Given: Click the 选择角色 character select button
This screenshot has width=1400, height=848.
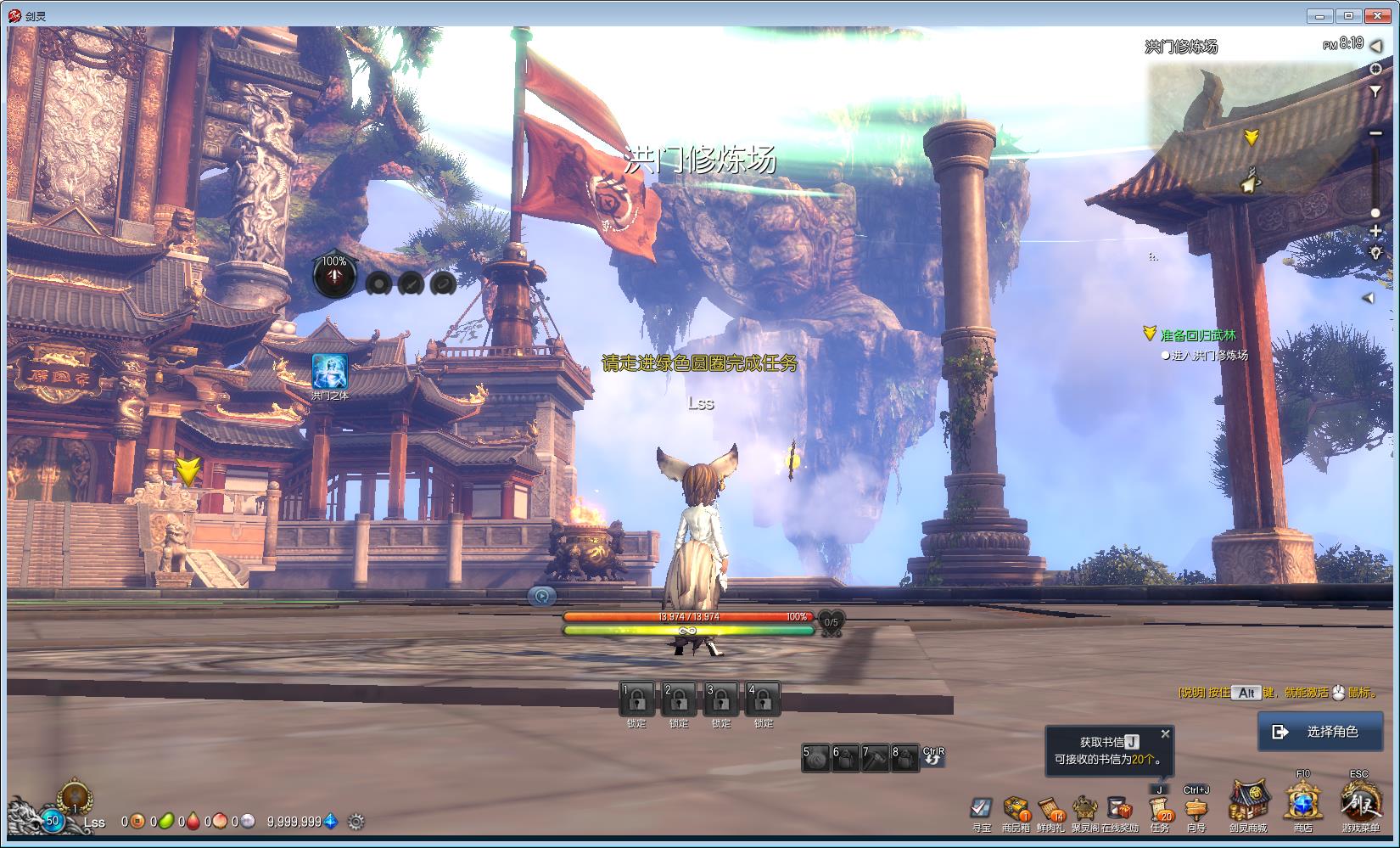Looking at the screenshot, I should pos(1328,731).
